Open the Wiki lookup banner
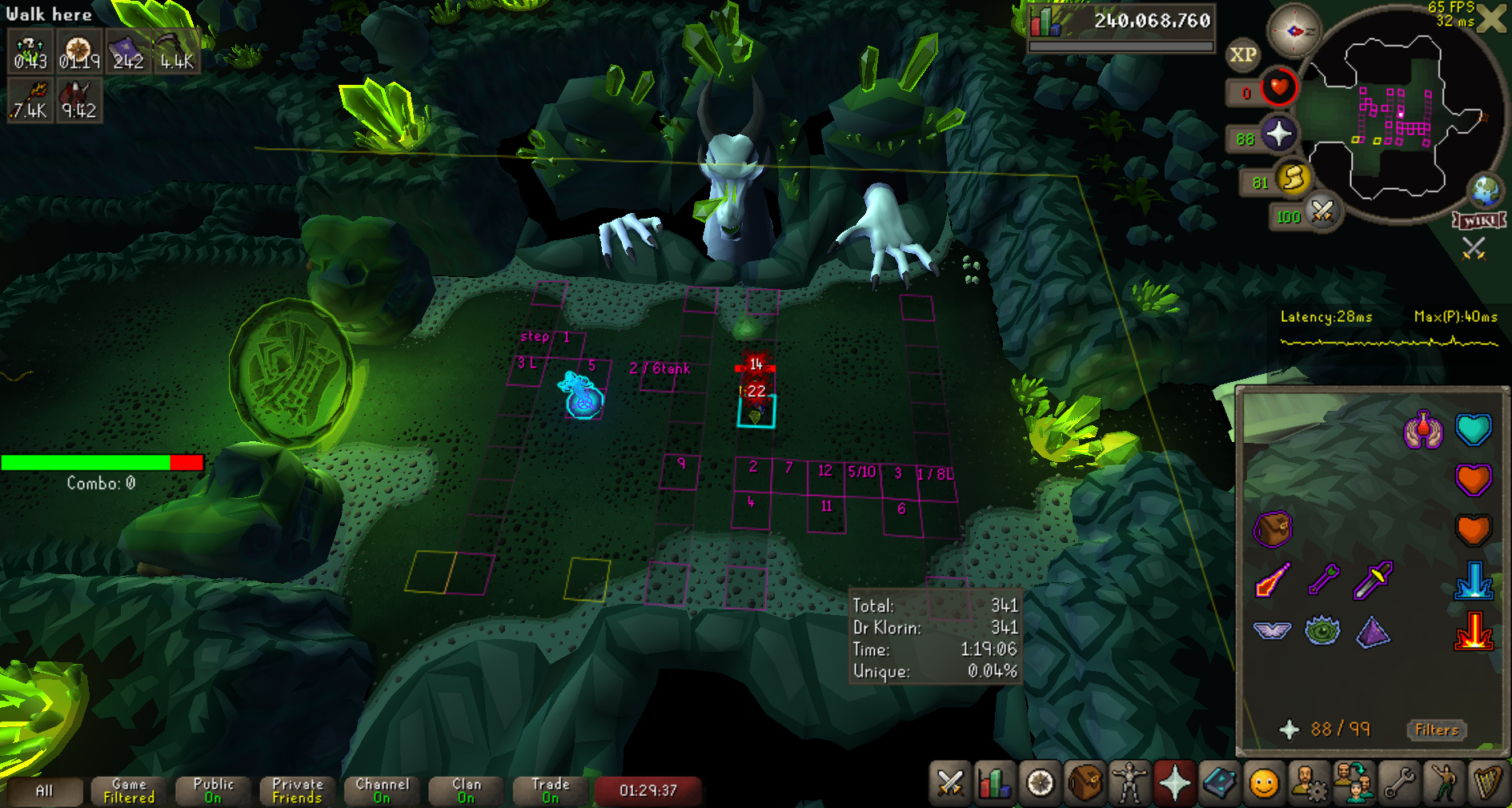 pos(1479,220)
